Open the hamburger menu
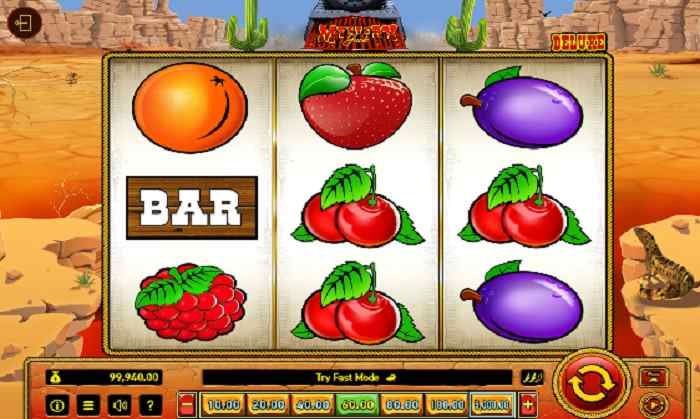The image size is (700, 419). (87, 405)
